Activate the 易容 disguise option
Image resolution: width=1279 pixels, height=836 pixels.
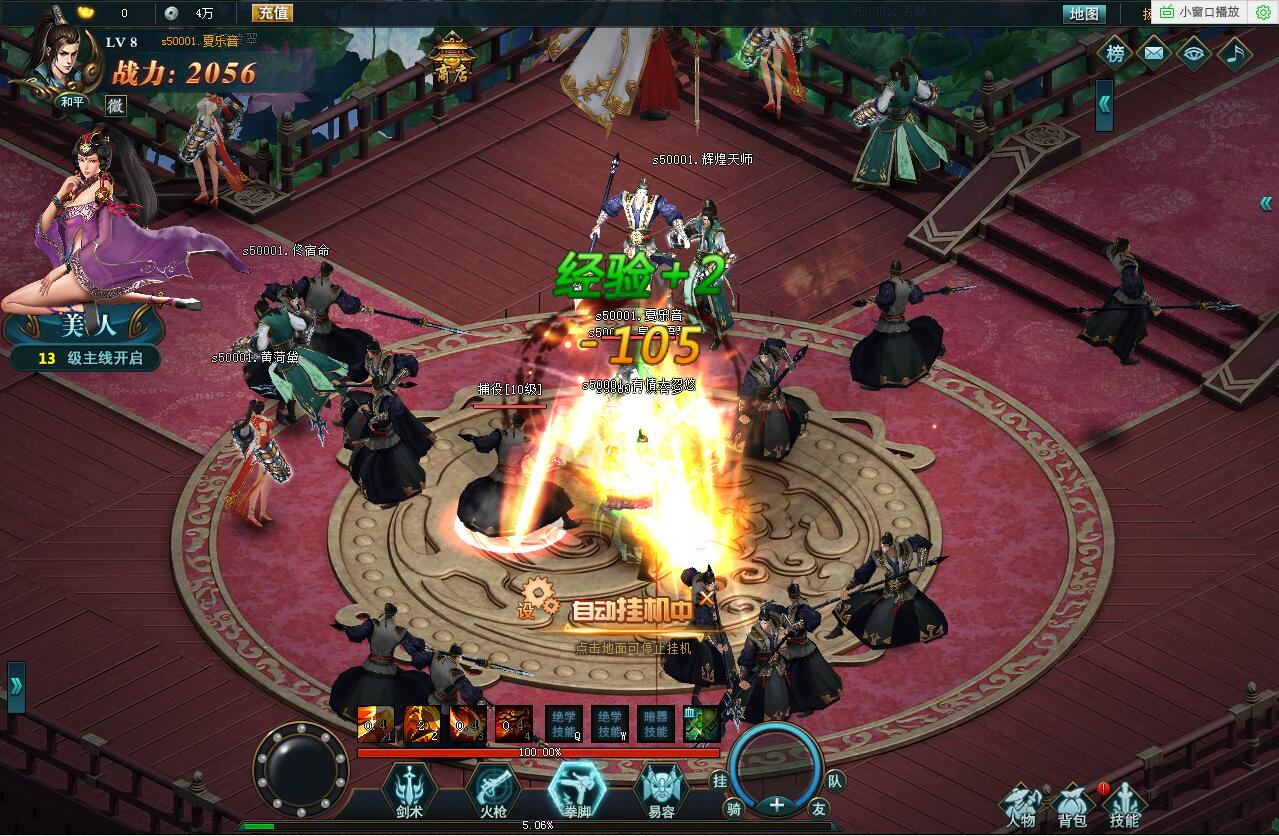click(x=661, y=791)
